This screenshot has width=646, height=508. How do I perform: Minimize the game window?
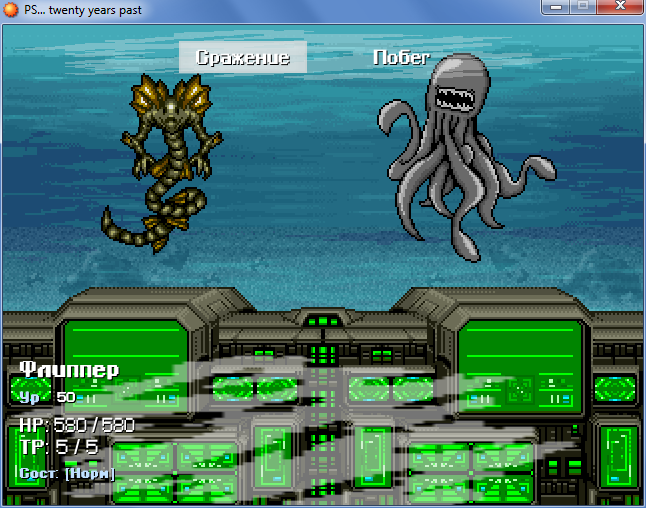[x=555, y=8]
